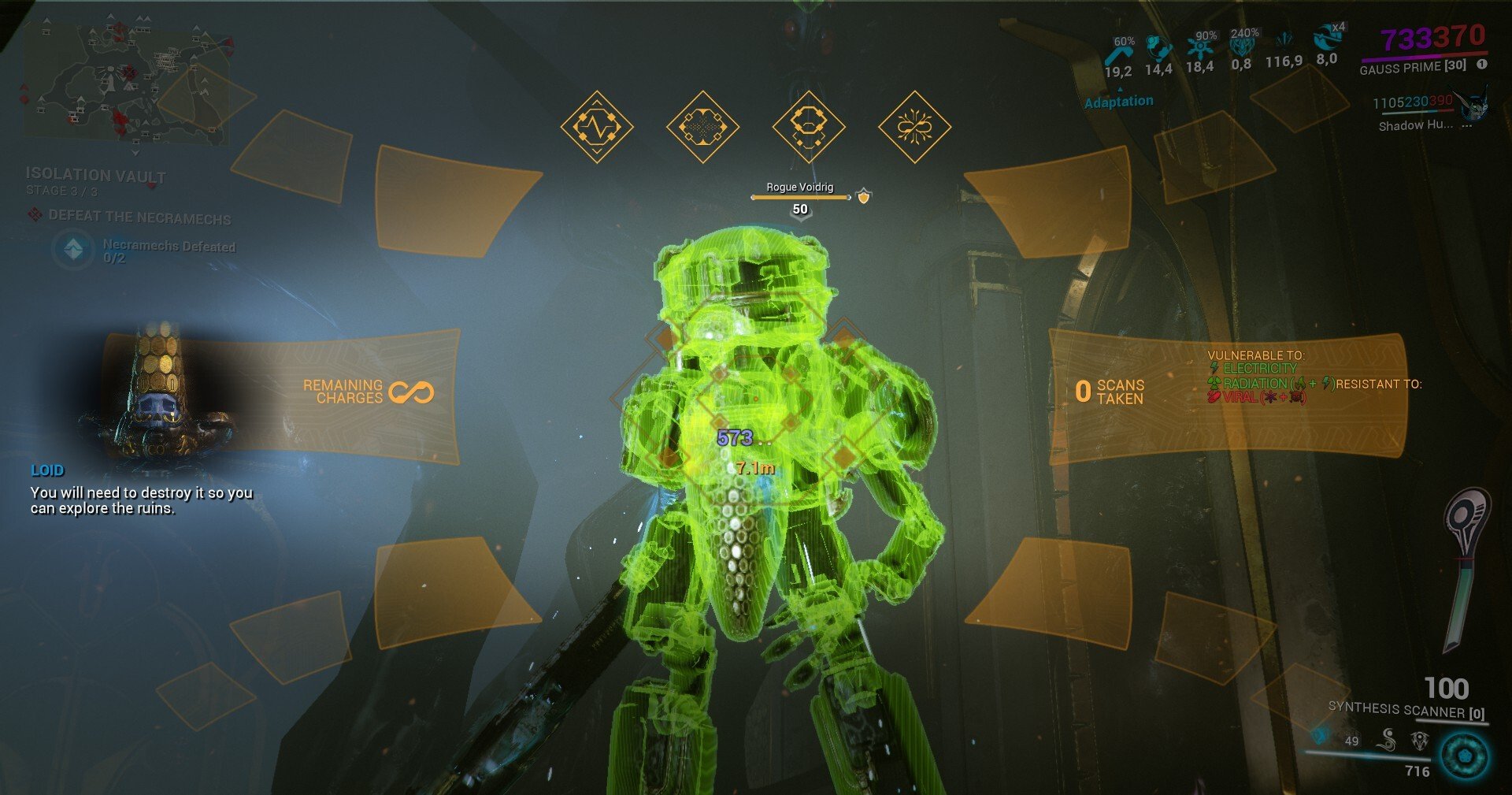Click the Necramechs Defeated objective diamond marker

[74, 249]
